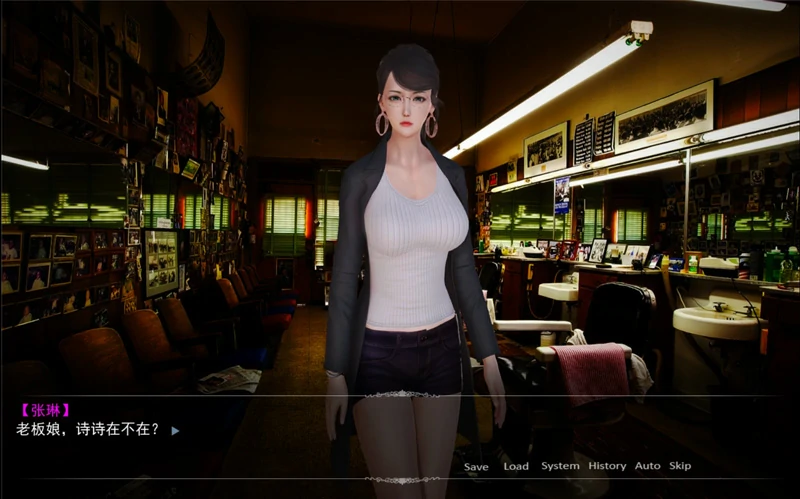Toggle Auto dialogue advance

[x=647, y=466]
